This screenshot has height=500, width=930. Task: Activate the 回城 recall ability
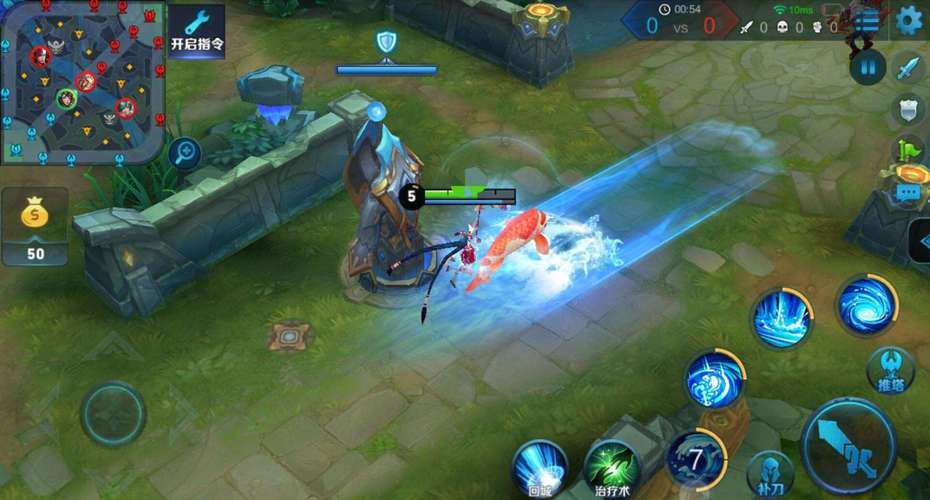[x=540, y=466]
